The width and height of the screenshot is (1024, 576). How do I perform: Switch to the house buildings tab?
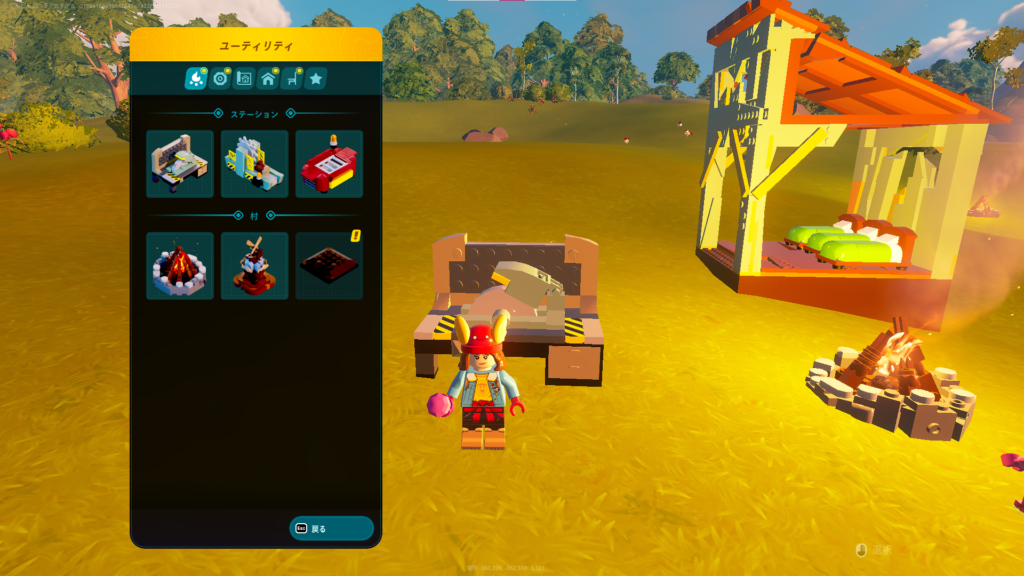(268, 78)
